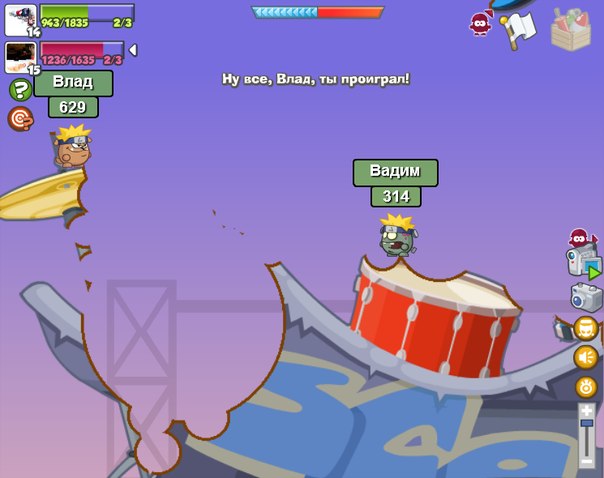The height and width of the screenshot is (478, 604).
Task: Open the green question mark help
Action: pyautogui.click(x=19, y=90)
